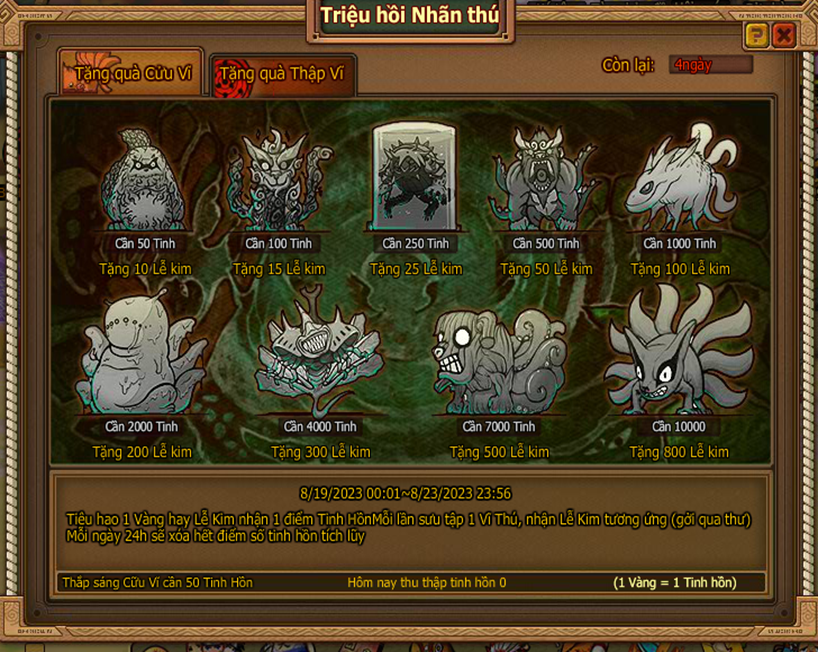Choose the Cần 100 Tinh beast
The image size is (818, 652).
point(279,182)
